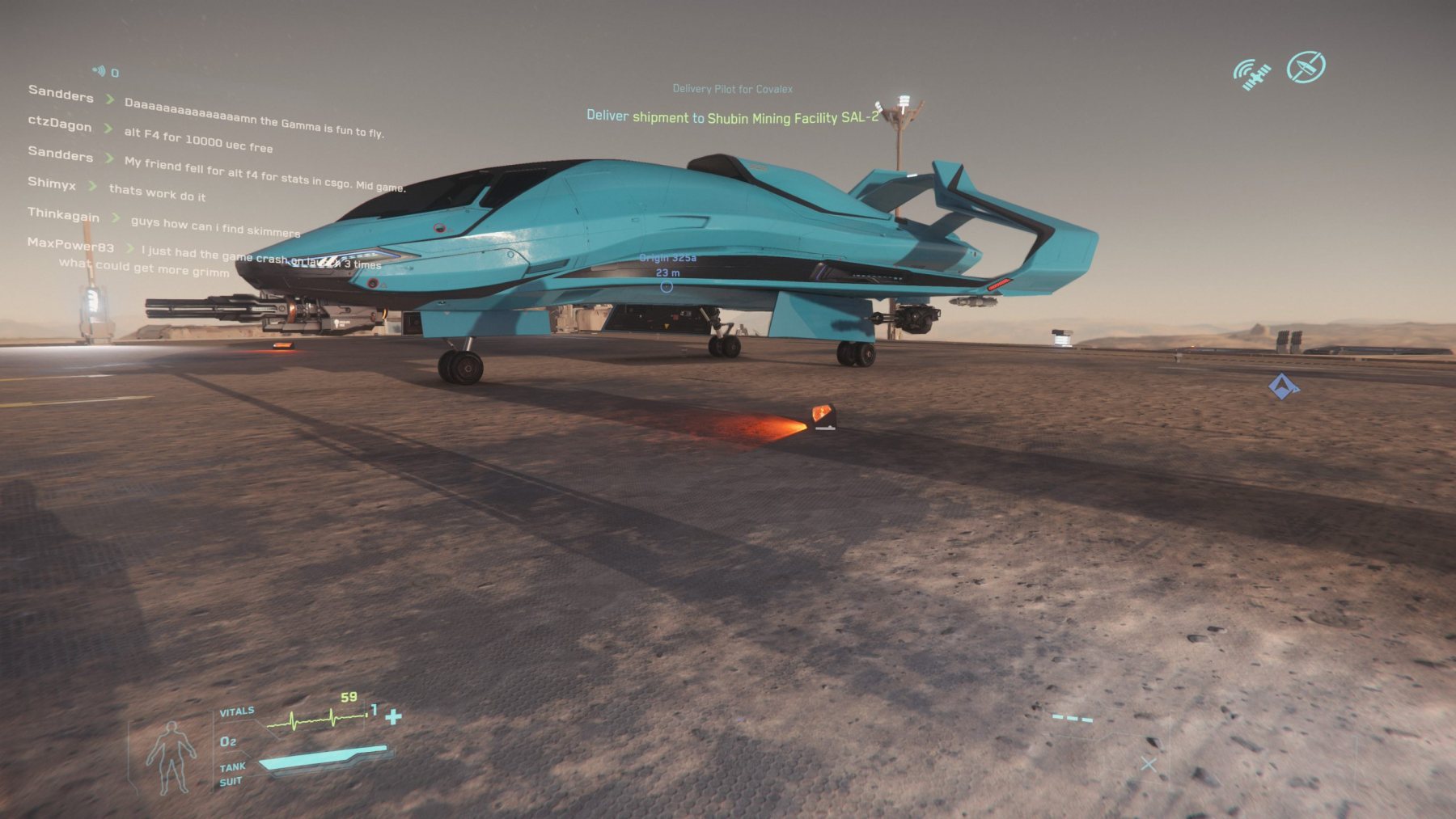Click the blue mission waypoint marker
1456x819 pixels.
pos(1282,386)
